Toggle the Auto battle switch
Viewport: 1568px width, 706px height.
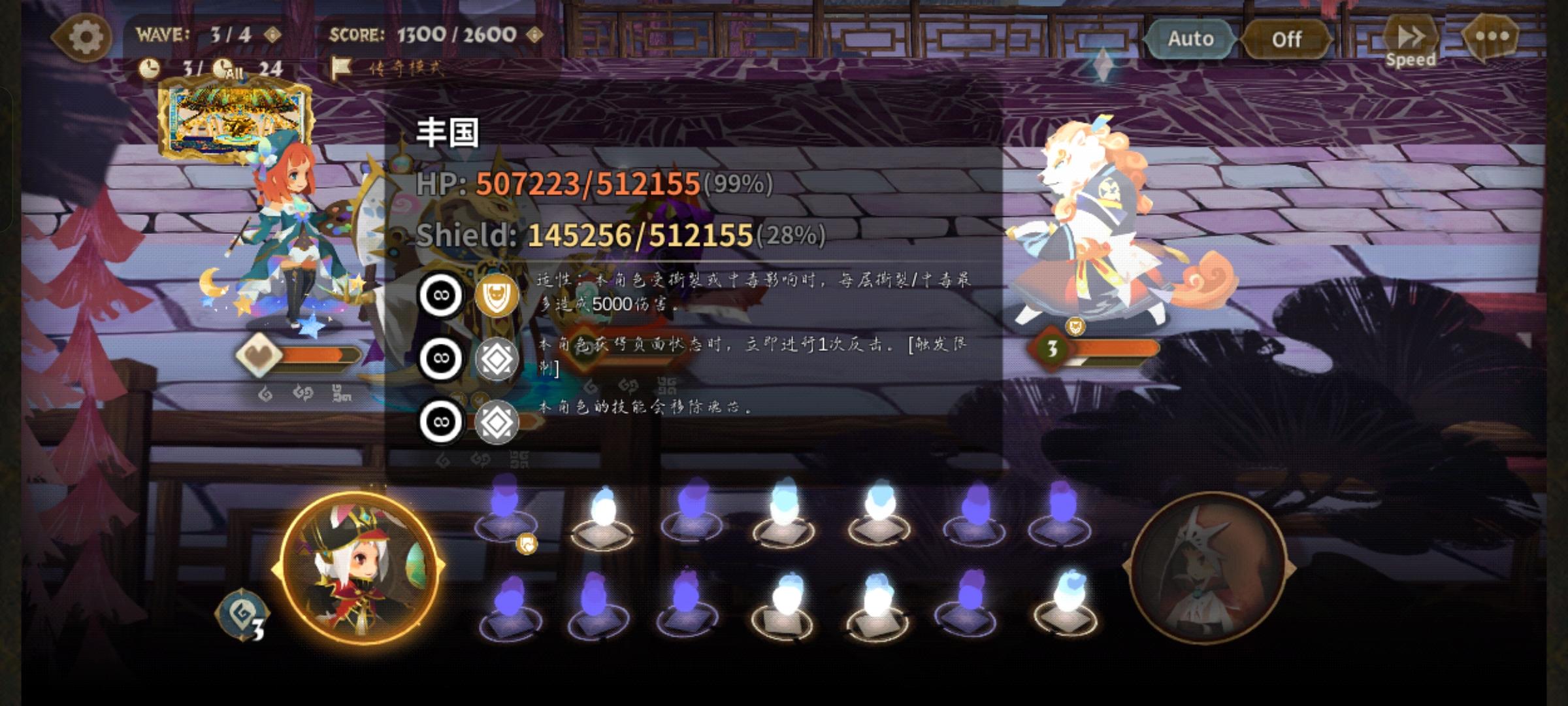[x=1190, y=39]
